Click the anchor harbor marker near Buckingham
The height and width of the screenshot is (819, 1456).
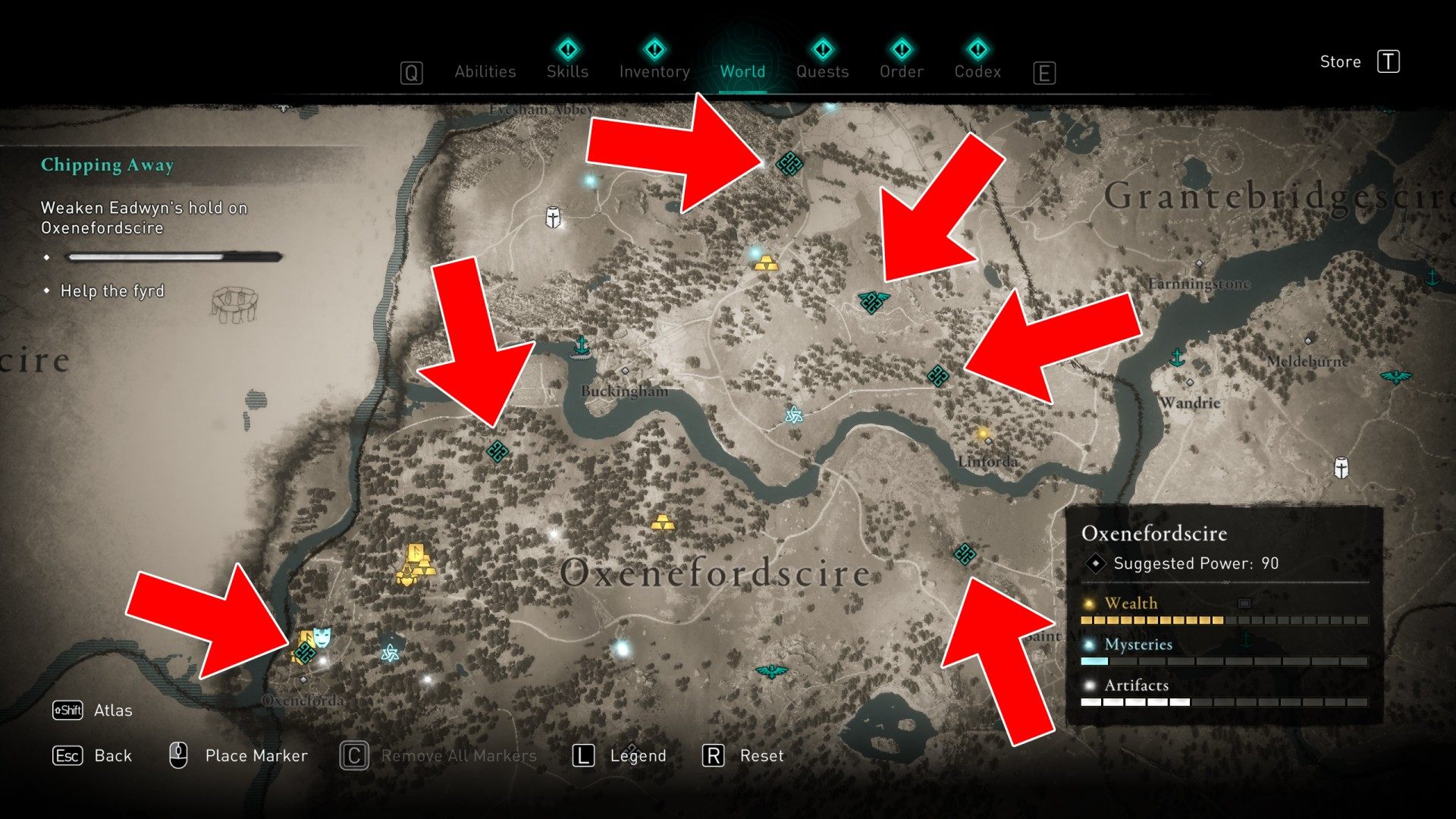click(582, 346)
